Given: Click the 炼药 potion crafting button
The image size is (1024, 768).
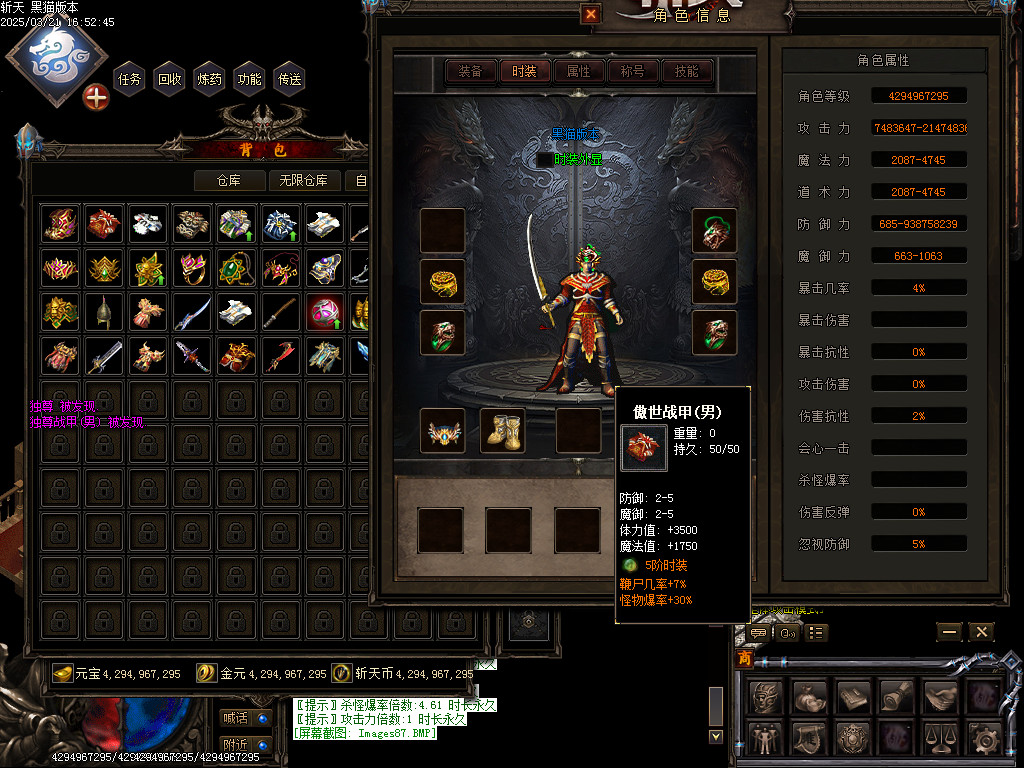Looking at the screenshot, I should coord(210,79).
